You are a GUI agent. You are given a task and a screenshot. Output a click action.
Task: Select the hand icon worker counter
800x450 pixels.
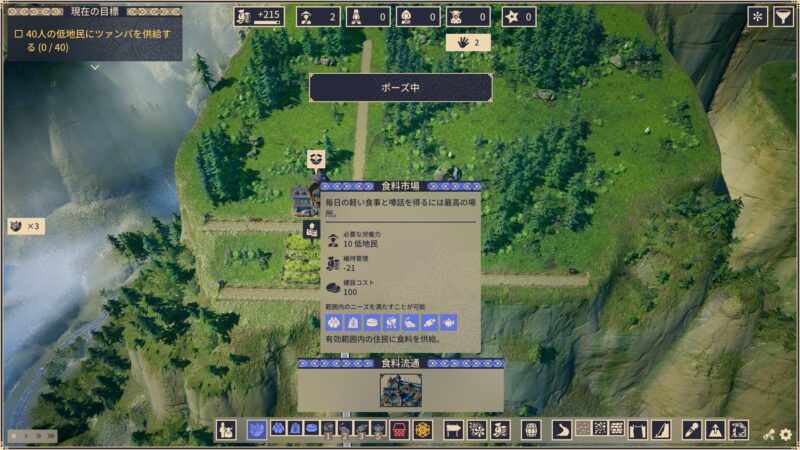(468, 43)
